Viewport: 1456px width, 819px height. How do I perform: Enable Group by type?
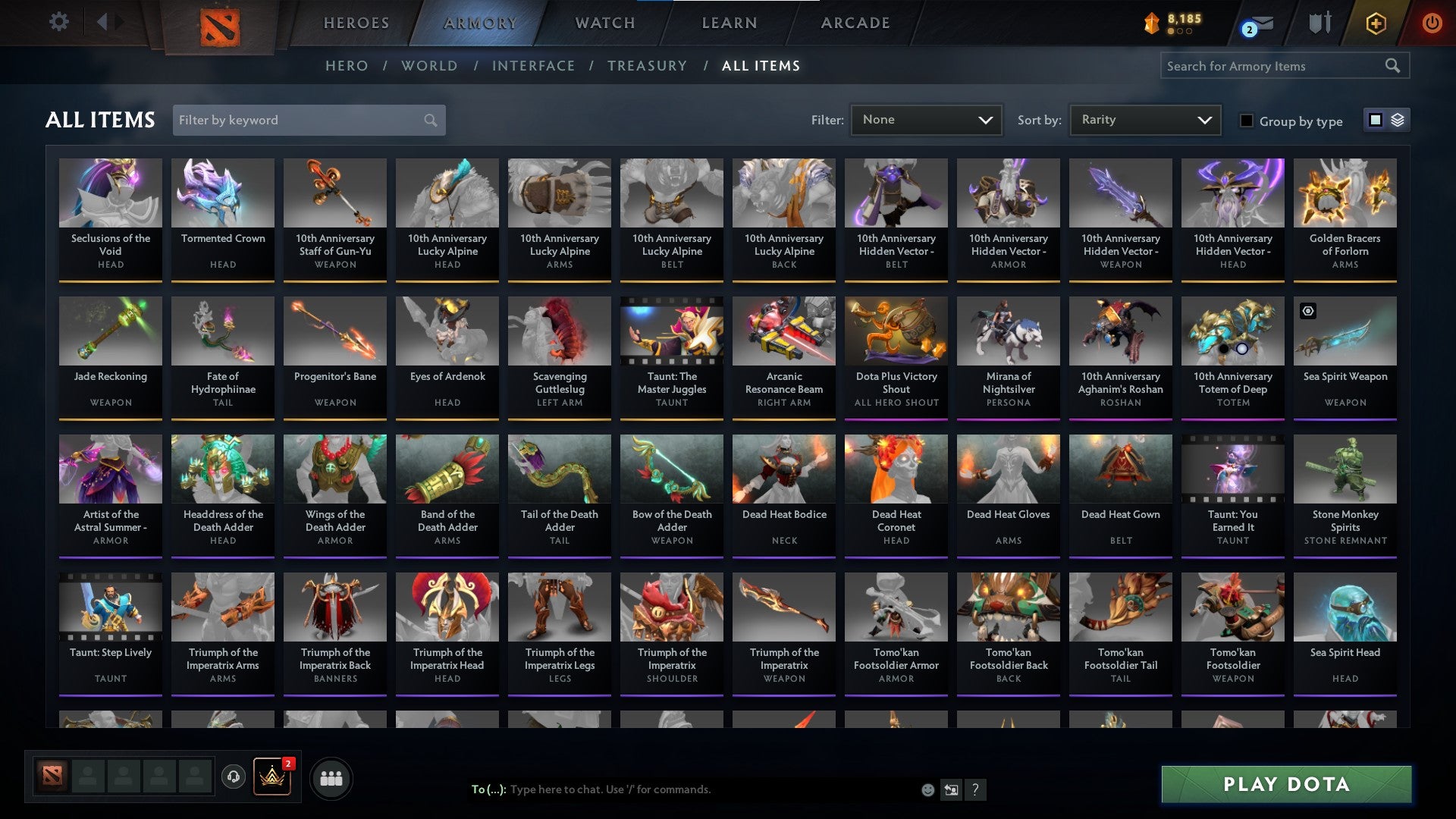point(1247,121)
